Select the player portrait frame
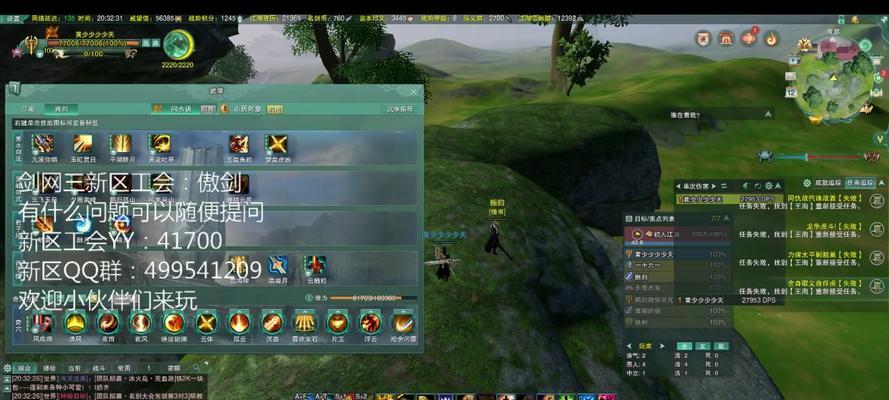The image size is (889, 400). click(x=31, y=44)
